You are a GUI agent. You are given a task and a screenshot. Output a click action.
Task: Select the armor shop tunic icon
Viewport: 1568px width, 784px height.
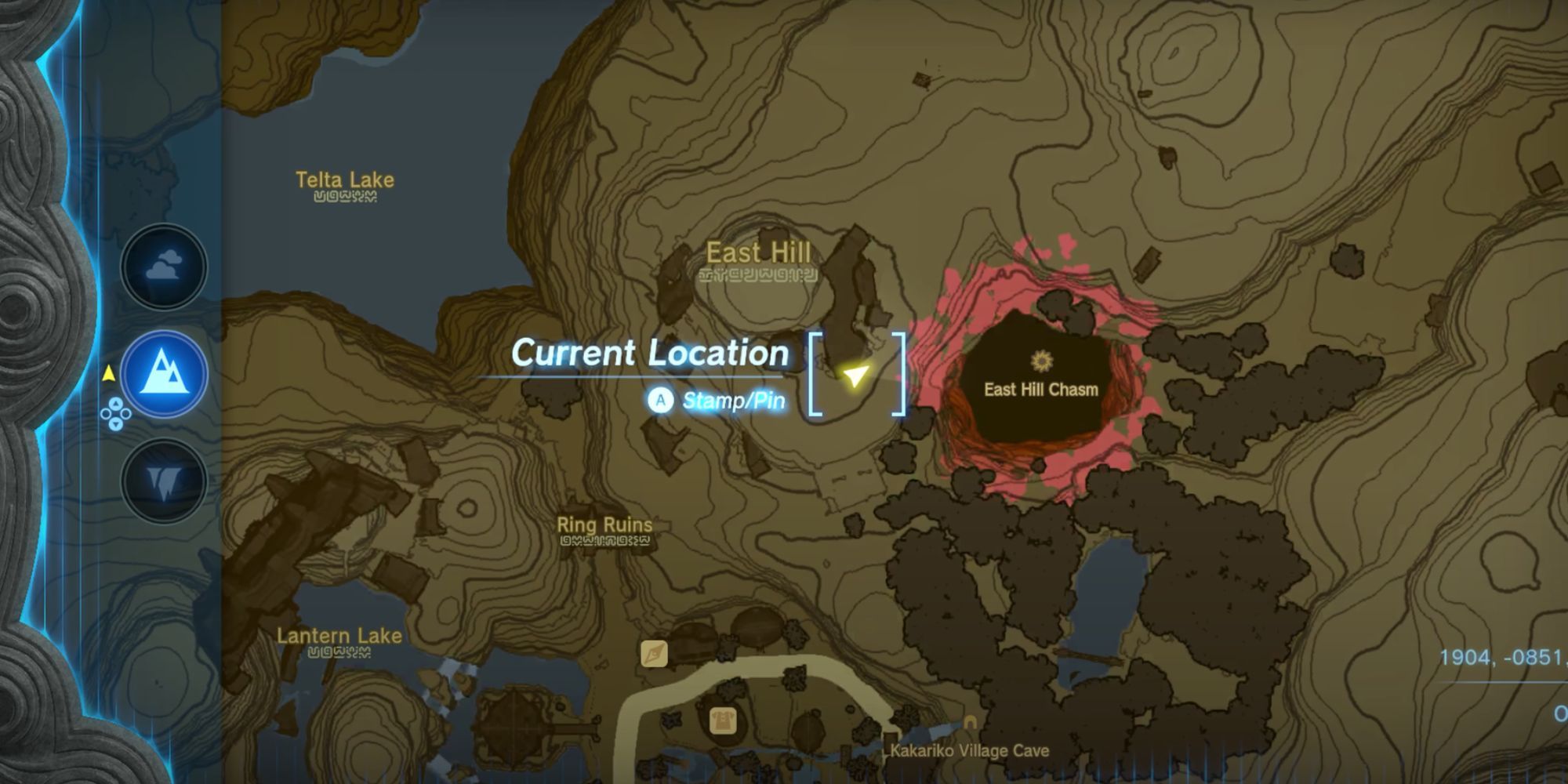coord(722,720)
